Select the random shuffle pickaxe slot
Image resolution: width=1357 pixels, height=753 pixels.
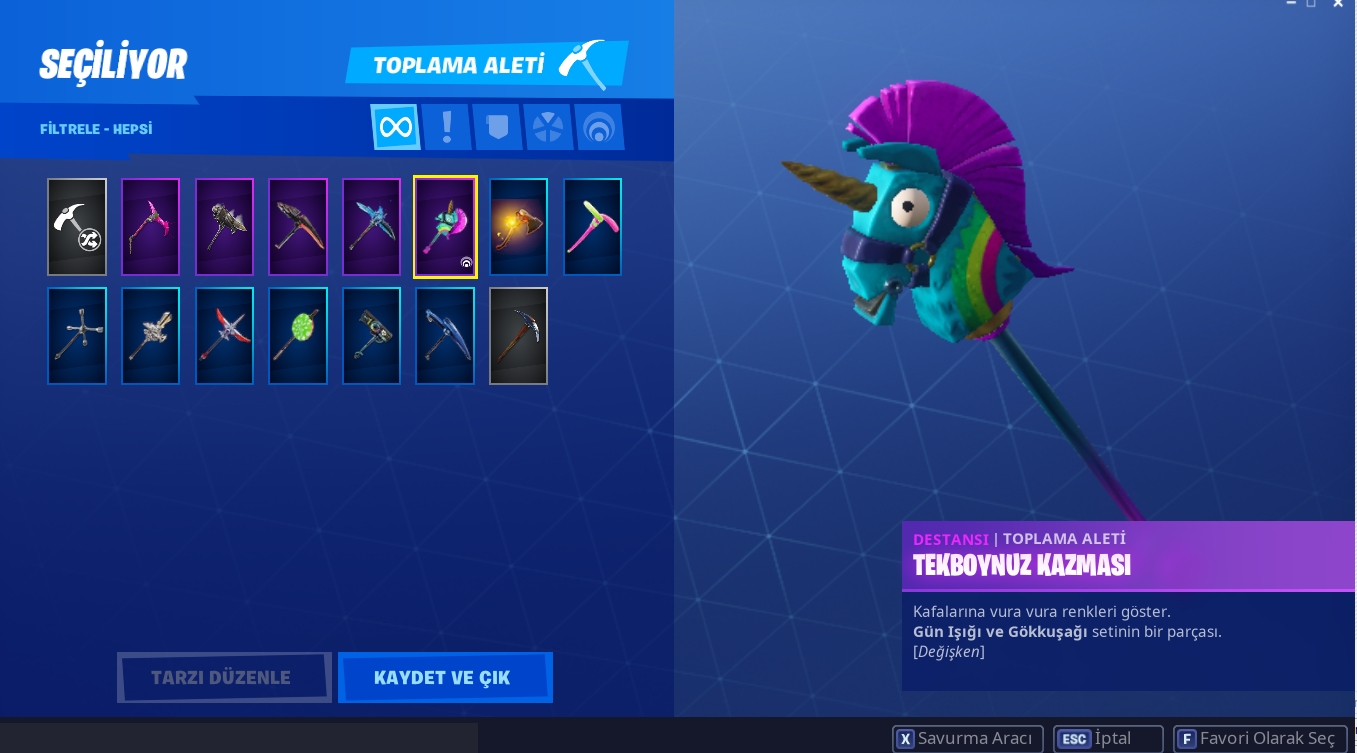point(77,227)
